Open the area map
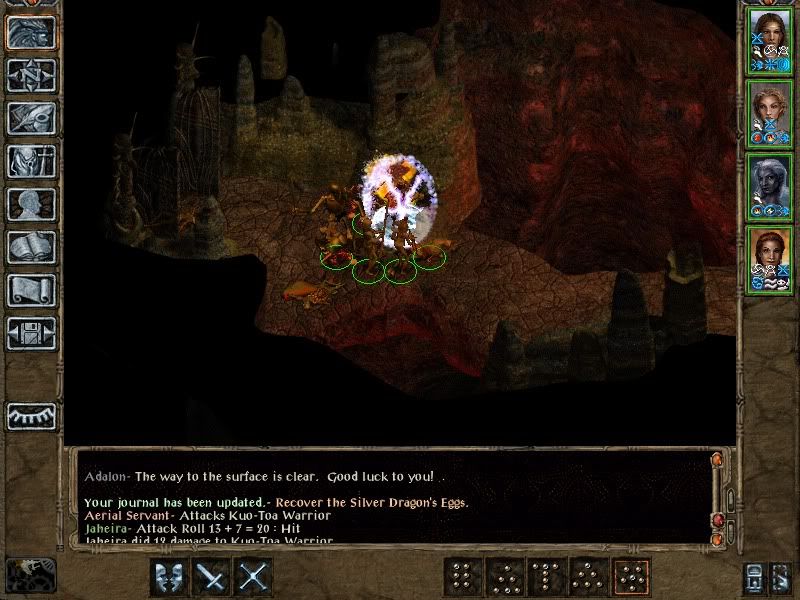This screenshot has width=800, height=600. coord(31,74)
